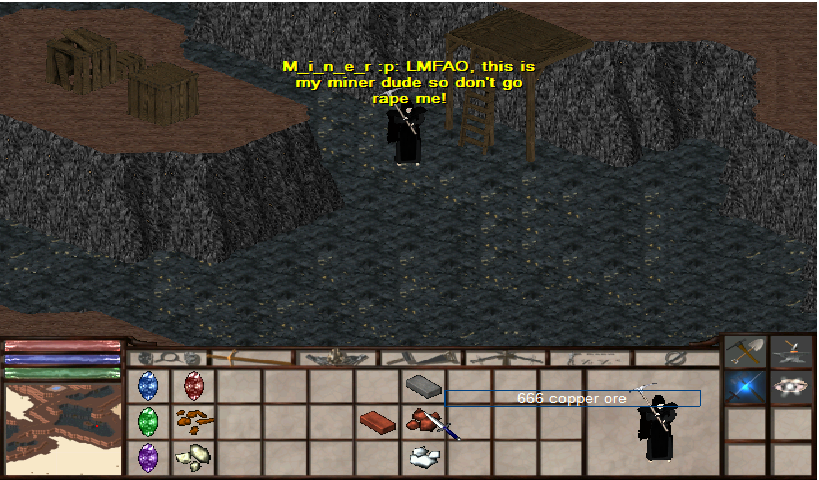
Task: Choose the purple gem slot
Action: pyautogui.click(x=149, y=457)
